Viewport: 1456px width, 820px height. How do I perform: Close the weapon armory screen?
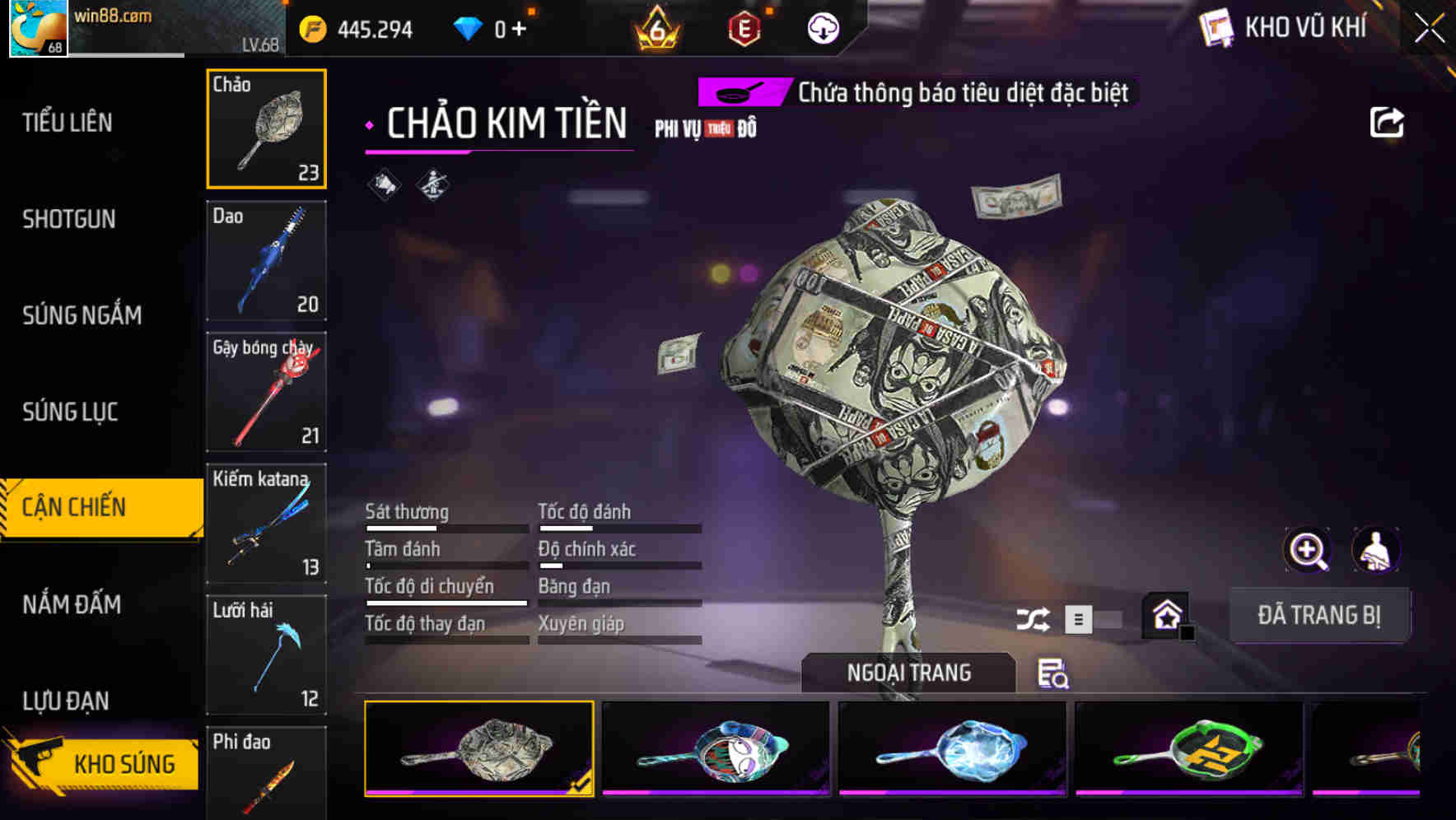pyautogui.click(x=1429, y=29)
